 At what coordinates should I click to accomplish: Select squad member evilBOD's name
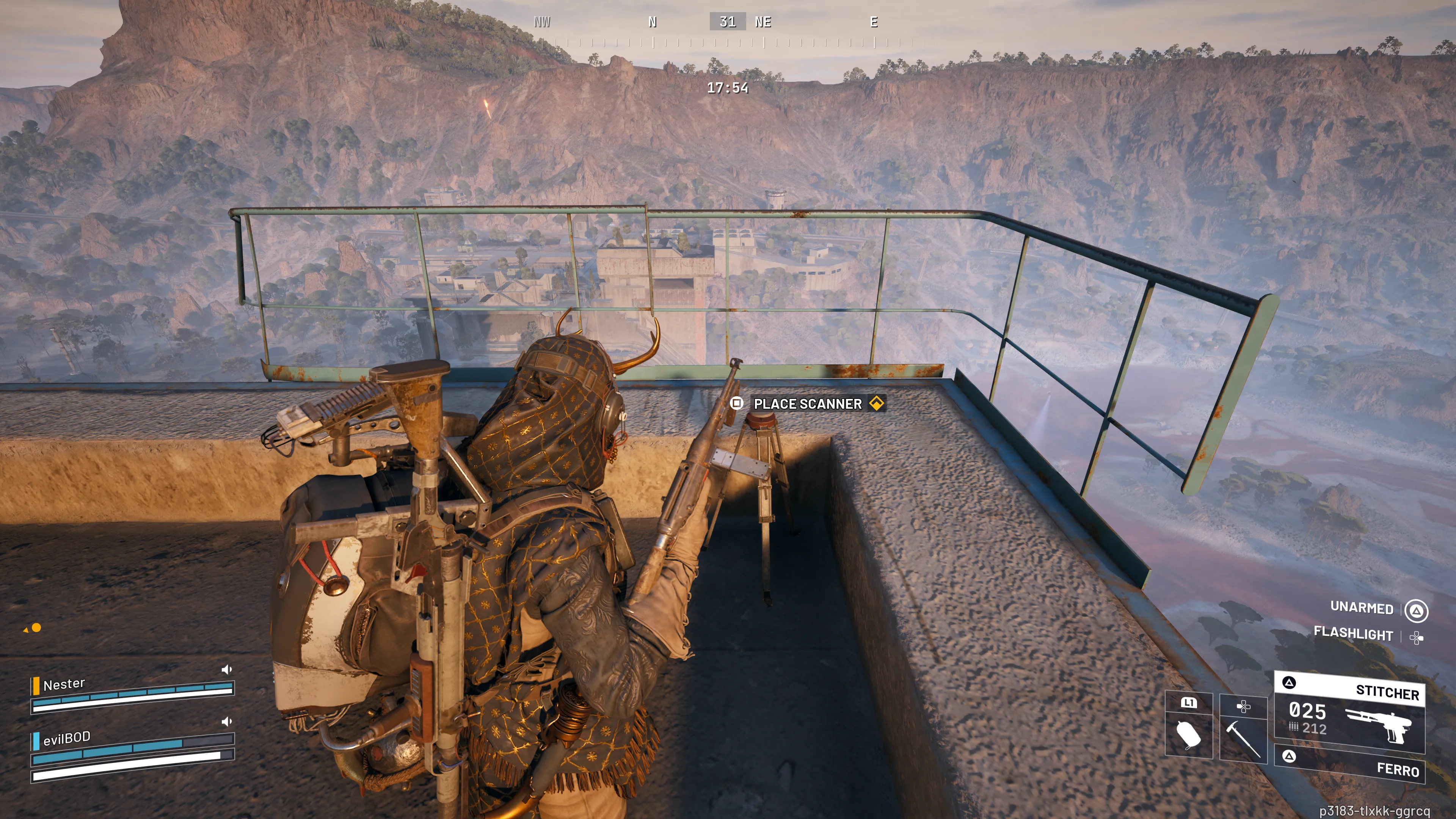[67, 738]
